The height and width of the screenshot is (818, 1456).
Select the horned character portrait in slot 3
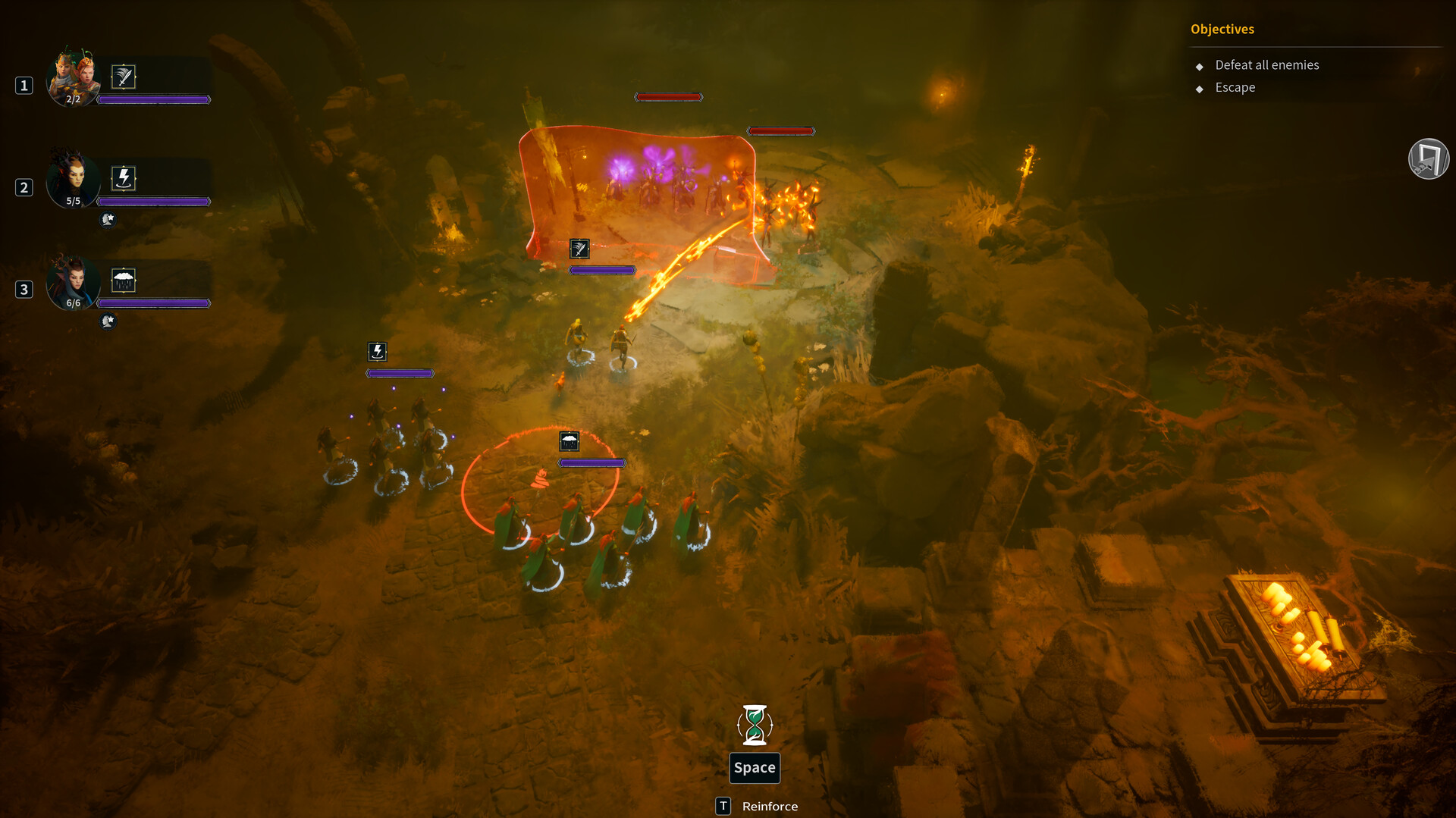click(73, 281)
